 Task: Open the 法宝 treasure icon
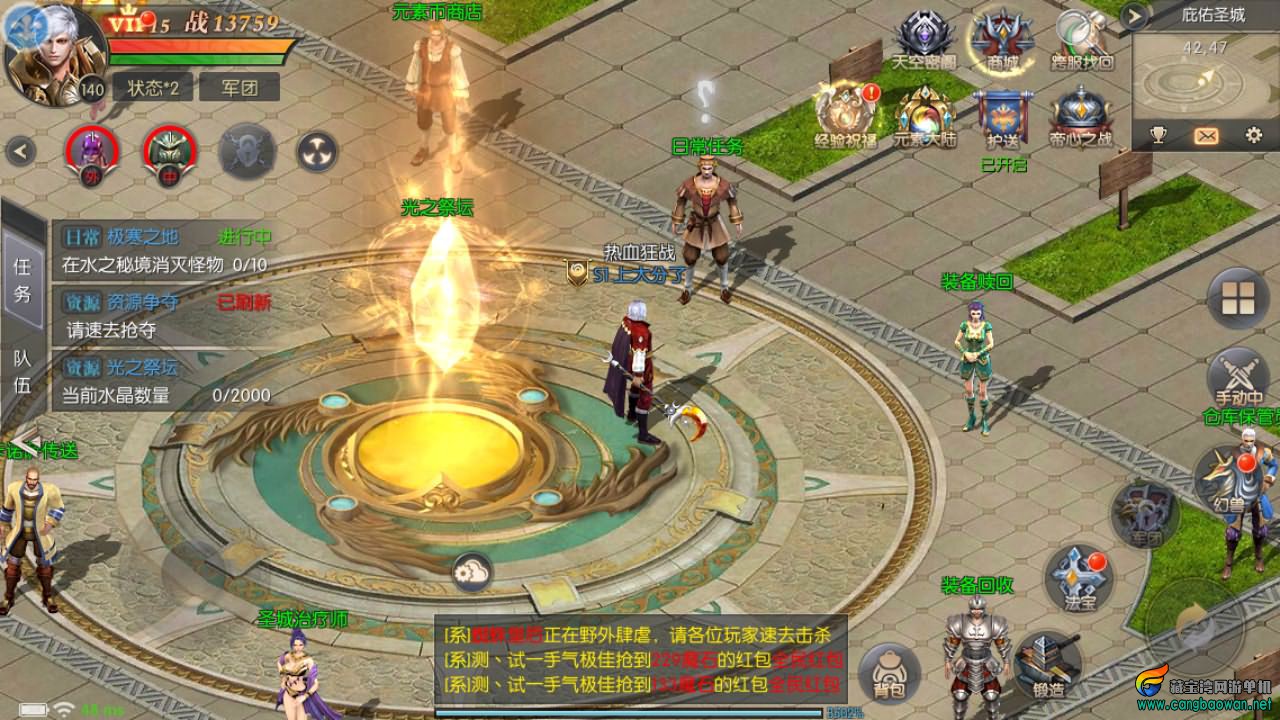click(x=1079, y=578)
